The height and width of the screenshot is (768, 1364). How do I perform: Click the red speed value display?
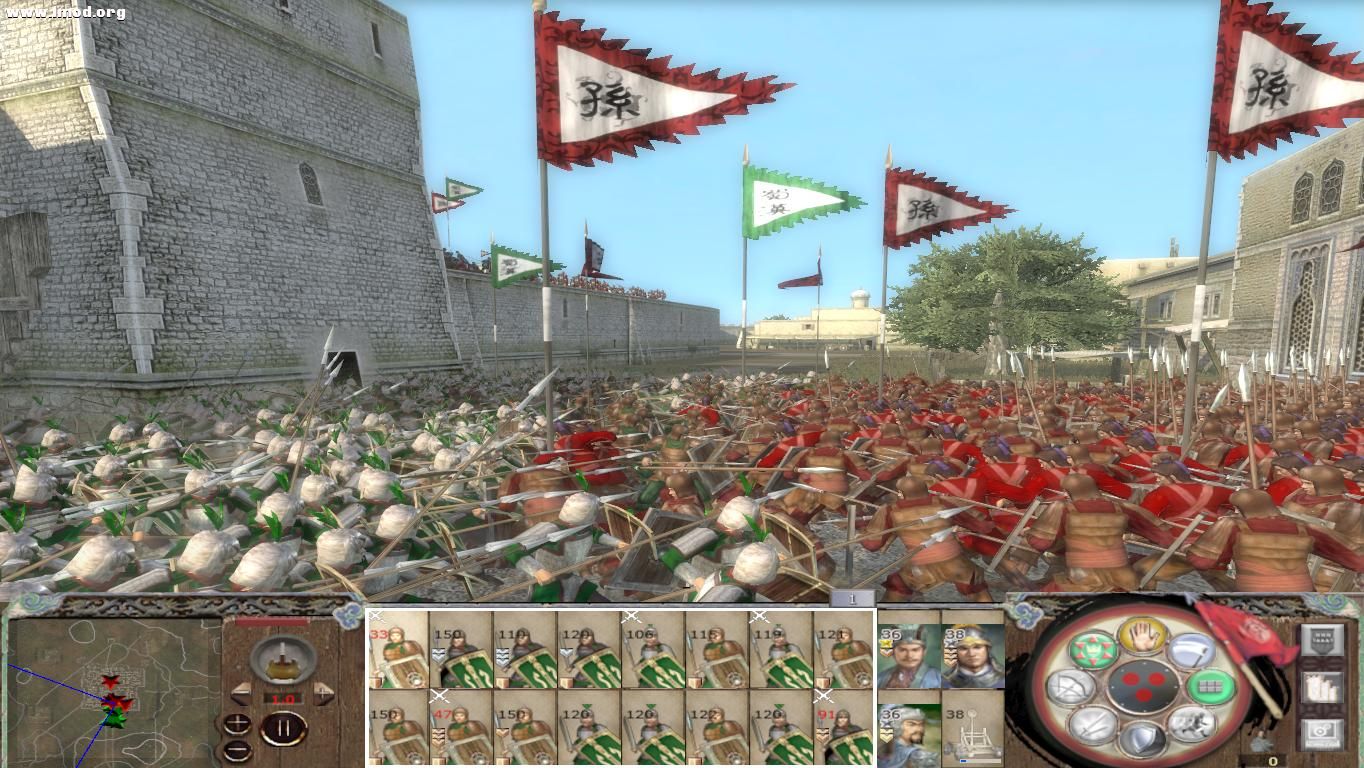pyautogui.click(x=283, y=698)
